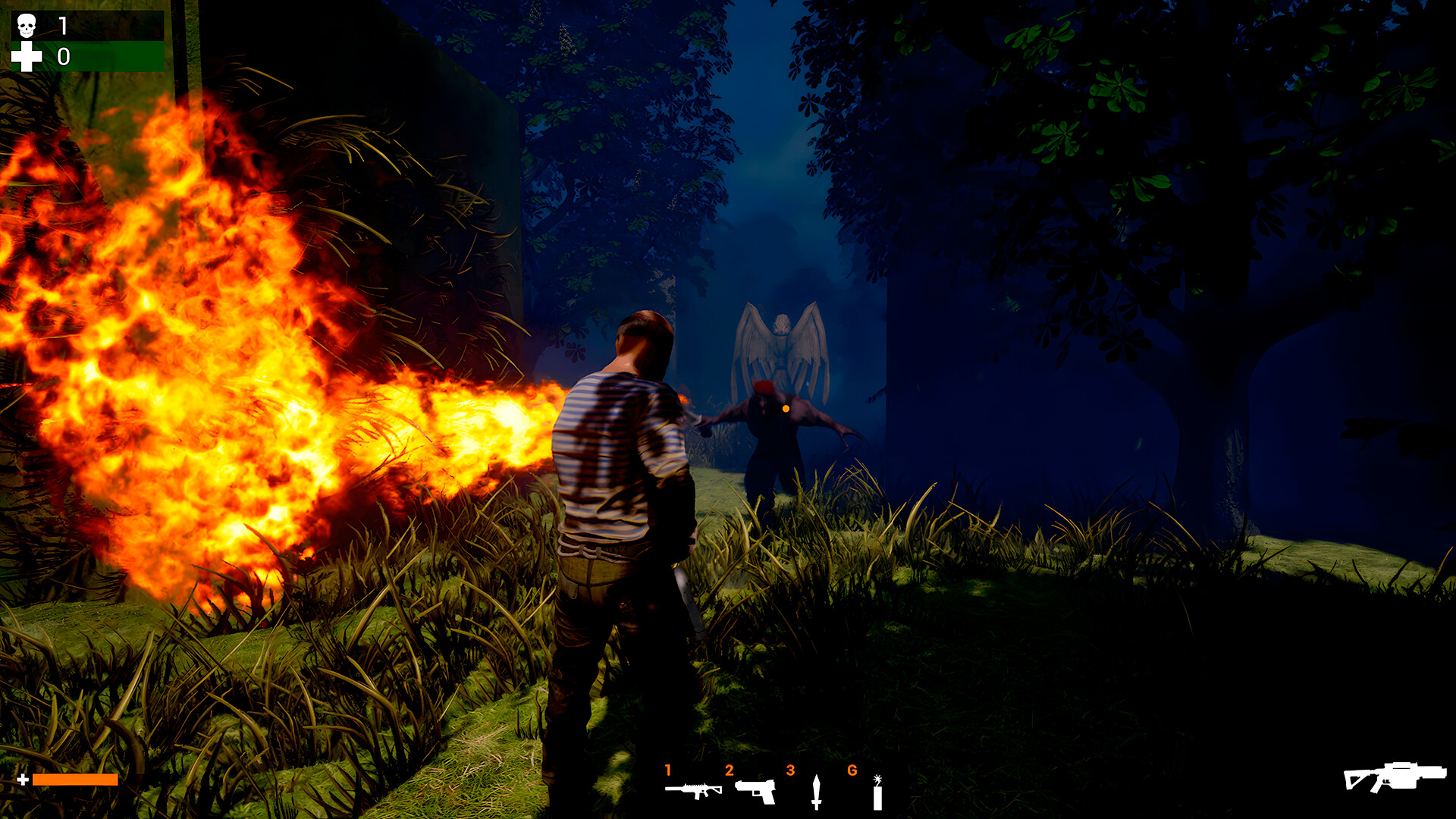Click the health cross icon

pos(25,55)
